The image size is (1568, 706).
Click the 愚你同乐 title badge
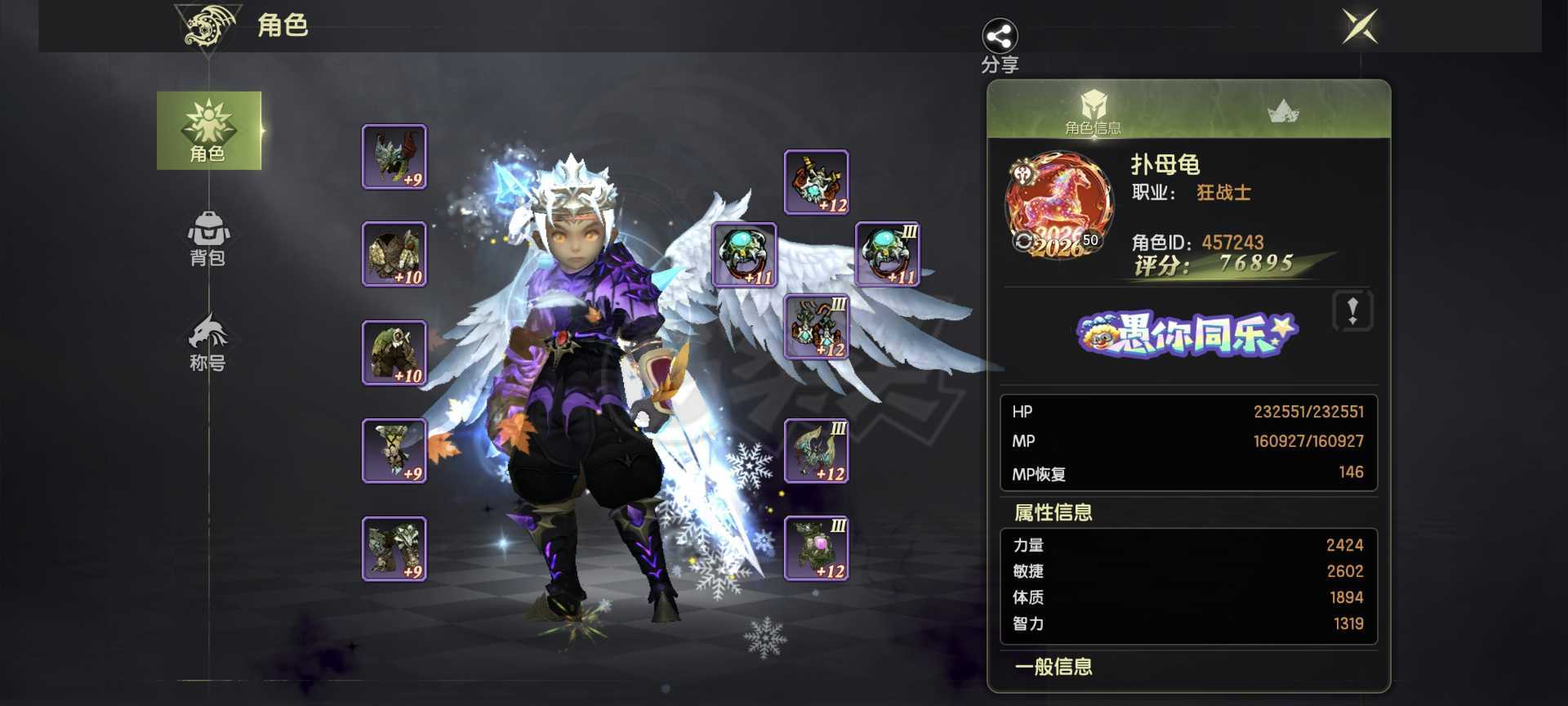pos(1187,334)
